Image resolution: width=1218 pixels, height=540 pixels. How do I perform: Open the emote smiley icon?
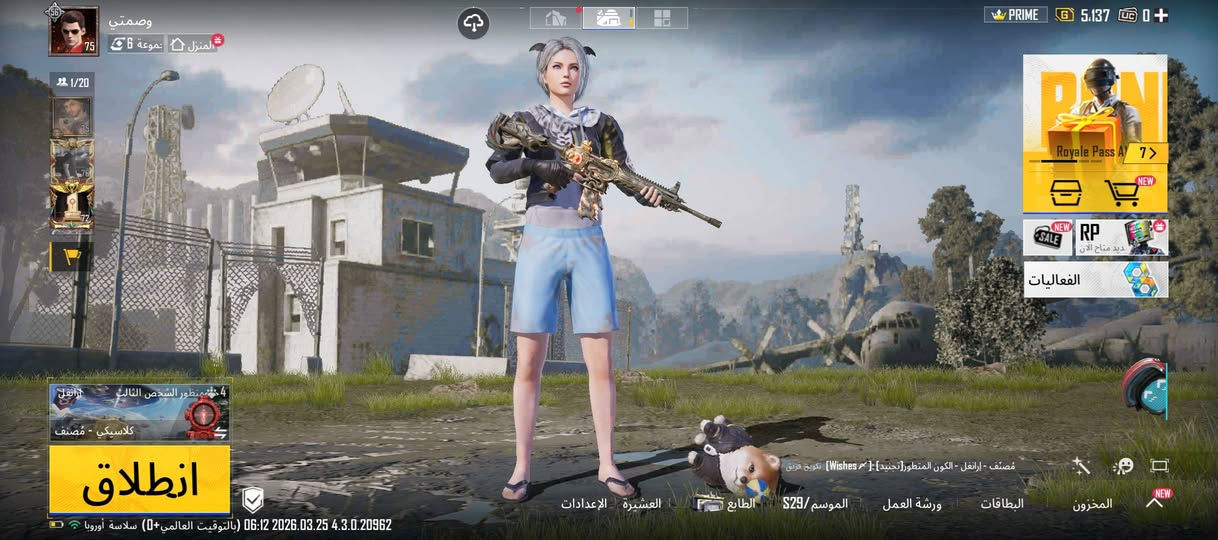point(1123,466)
